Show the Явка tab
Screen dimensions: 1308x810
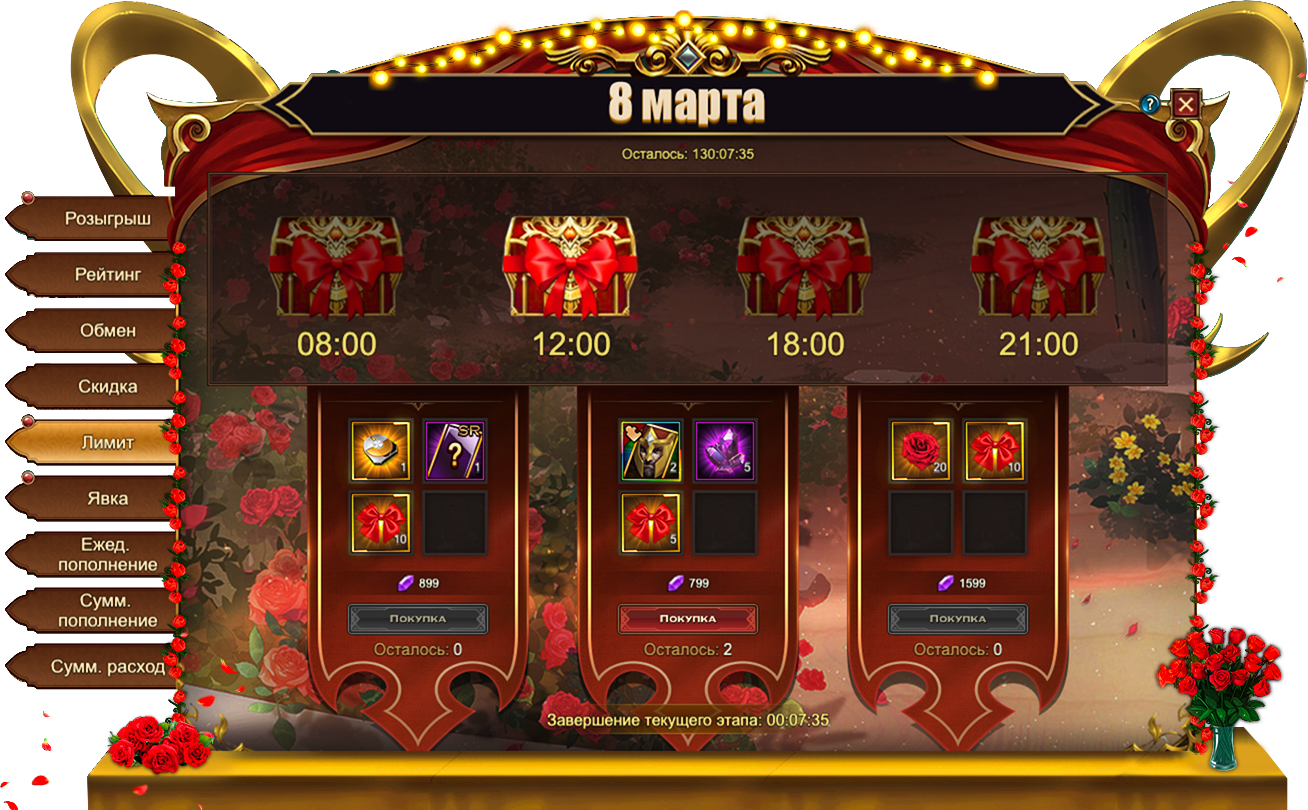[107, 498]
